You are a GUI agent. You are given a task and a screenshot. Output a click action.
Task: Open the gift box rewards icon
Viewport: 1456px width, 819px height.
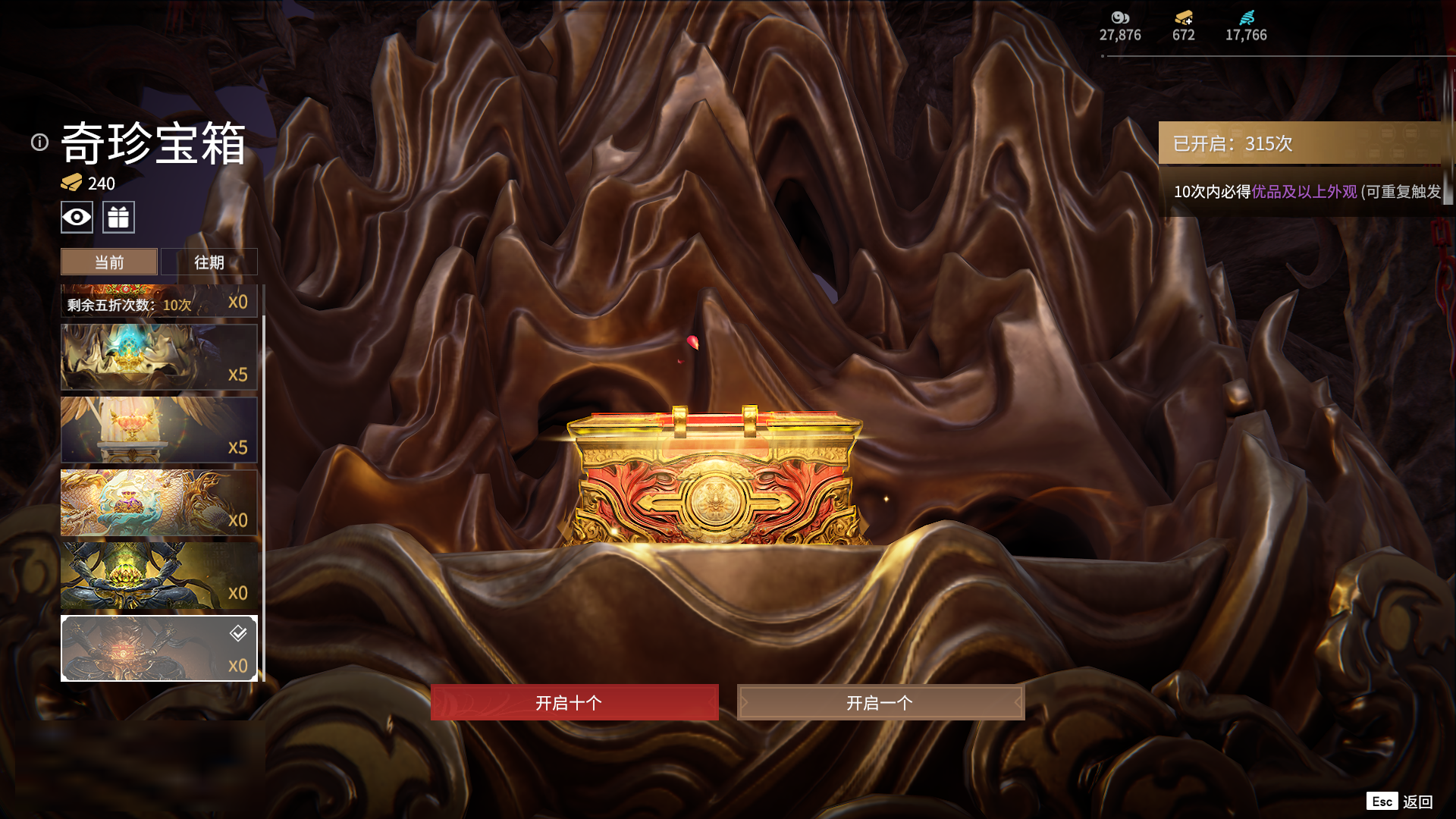point(118,218)
